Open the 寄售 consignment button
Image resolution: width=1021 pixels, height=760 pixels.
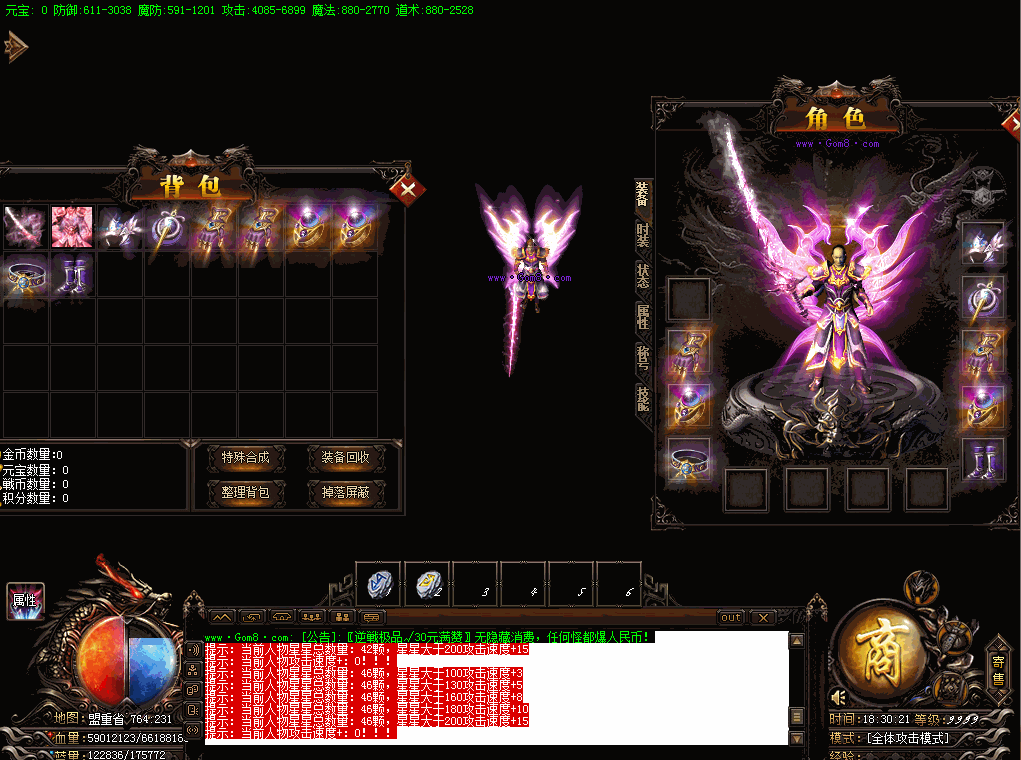coord(998,671)
